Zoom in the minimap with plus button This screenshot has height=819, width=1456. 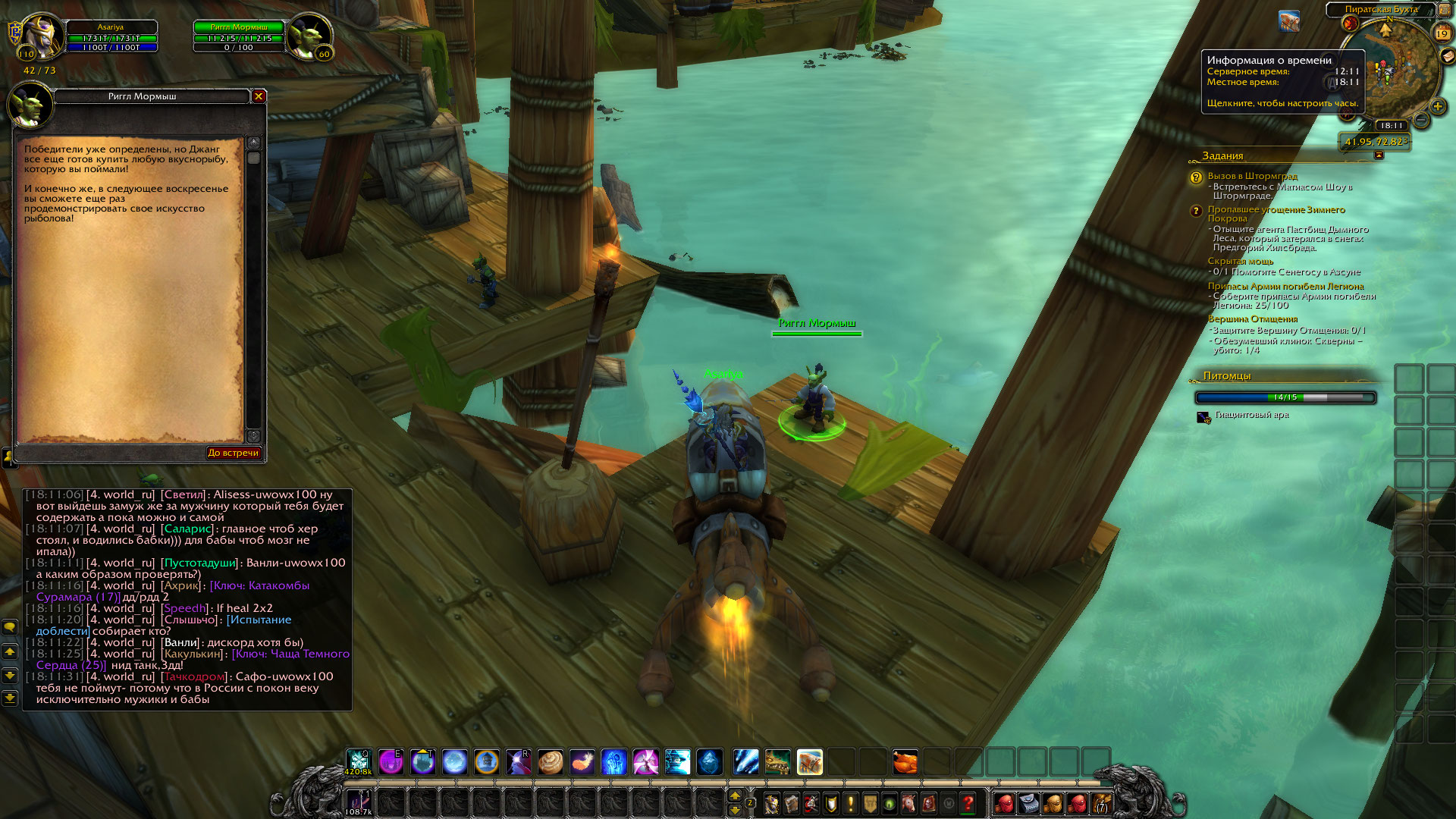1437,106
